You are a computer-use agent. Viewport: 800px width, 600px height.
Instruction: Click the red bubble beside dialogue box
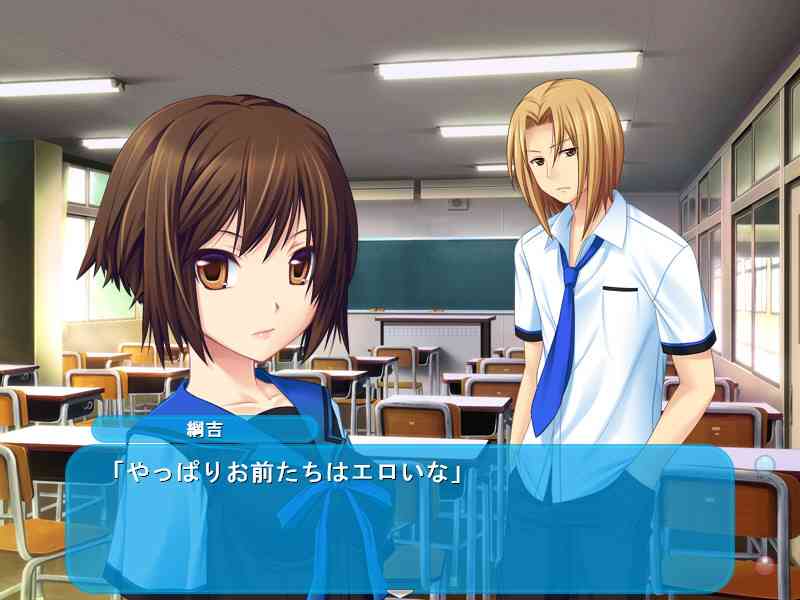(765, 565)
